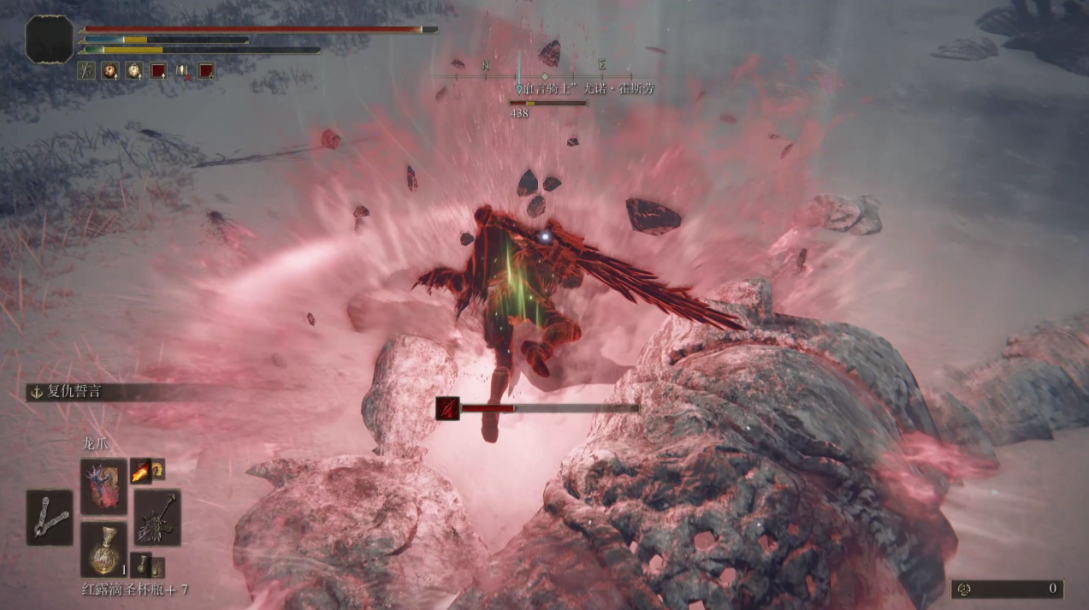This screenshot has width=1089, height=610.
Task: Select the Dragon Claw incantation slot
Action: tap(104, 487)
